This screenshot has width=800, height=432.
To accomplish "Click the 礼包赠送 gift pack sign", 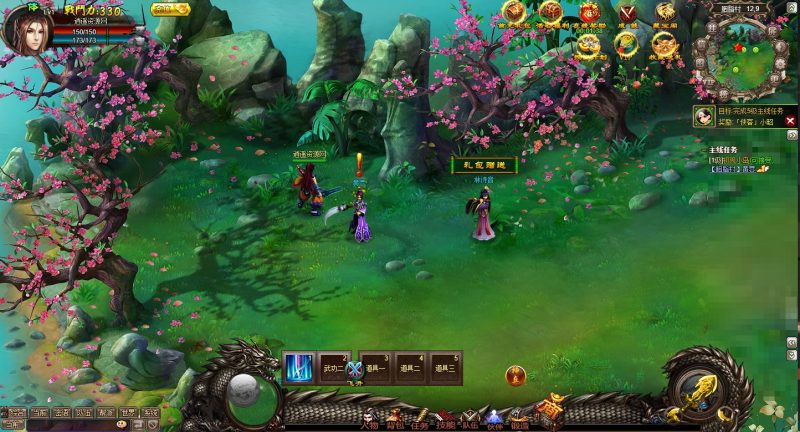I will pos(484,165).
